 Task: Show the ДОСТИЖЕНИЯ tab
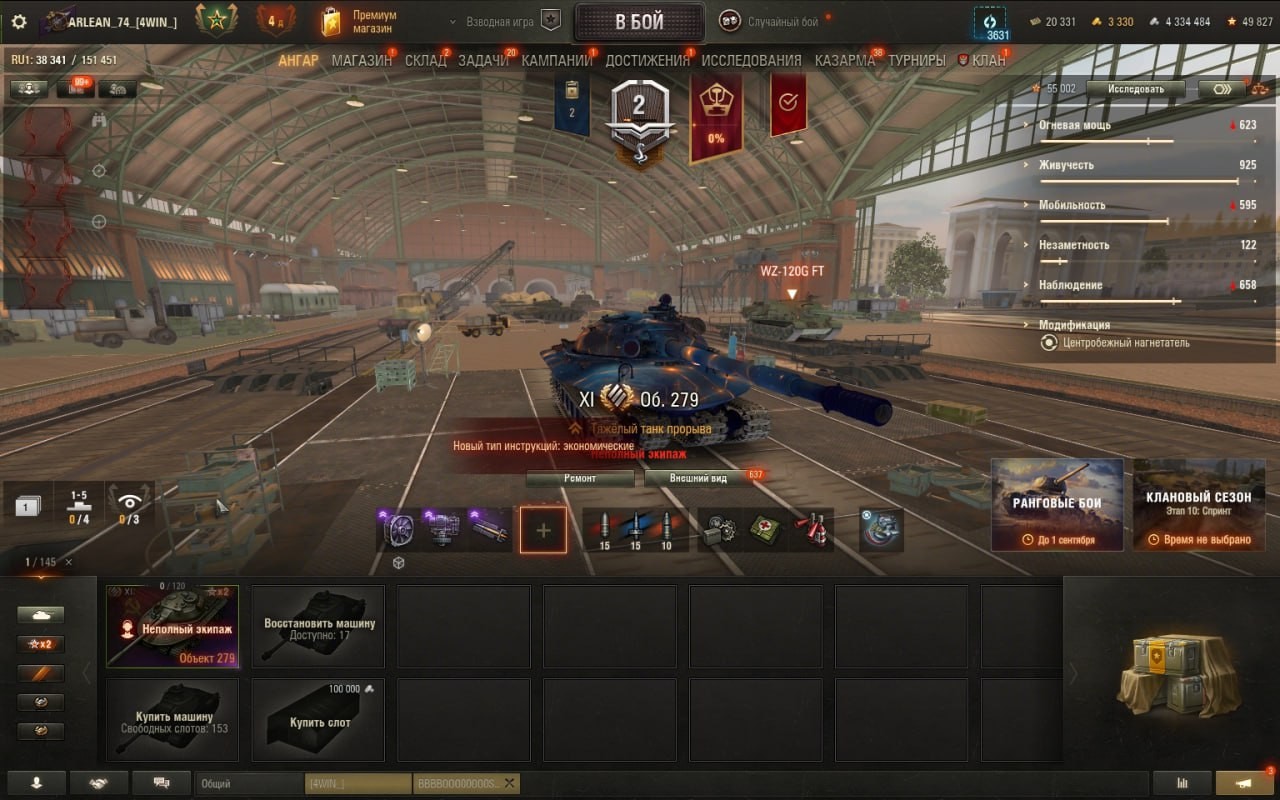coord(647,61)
